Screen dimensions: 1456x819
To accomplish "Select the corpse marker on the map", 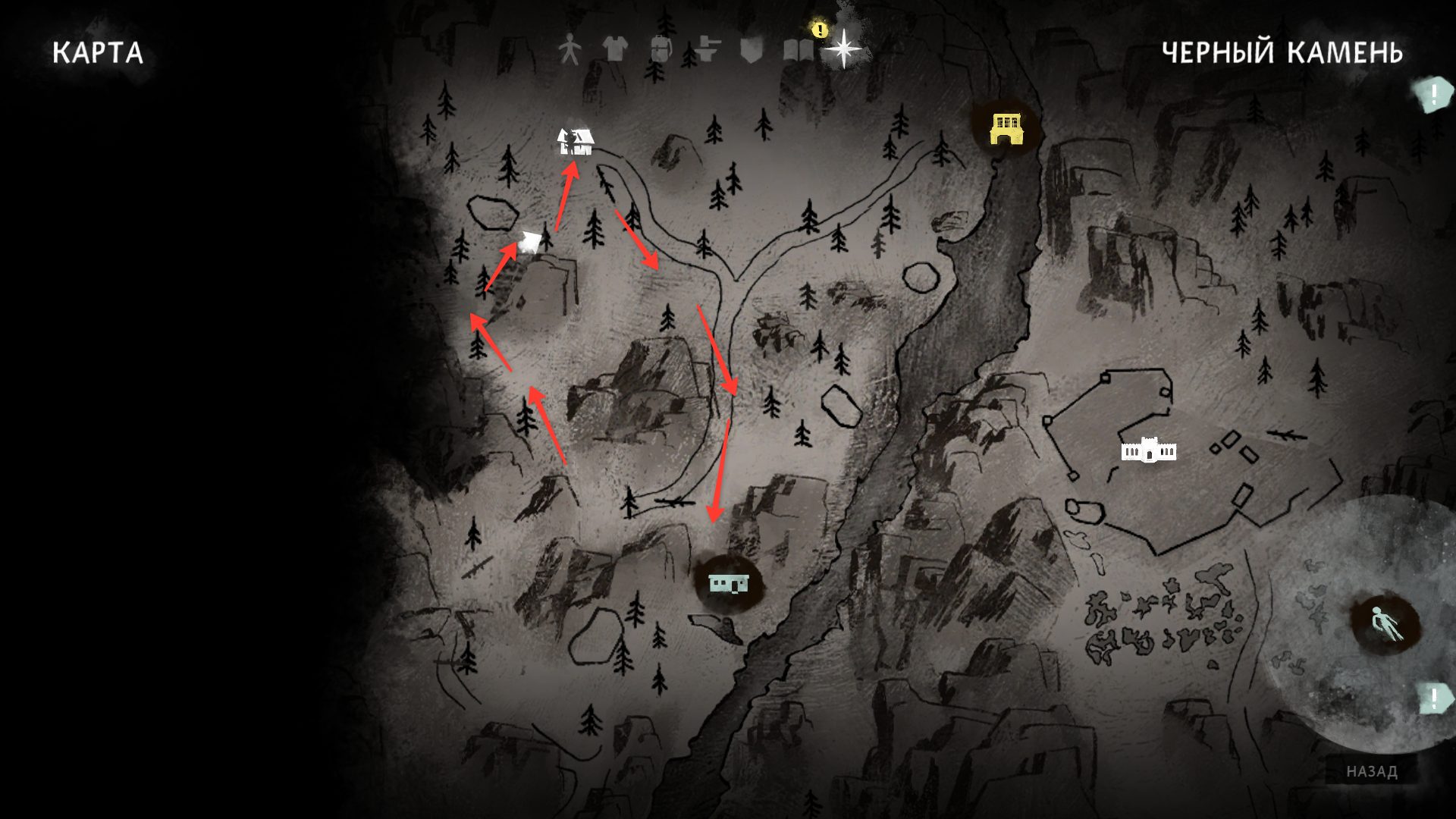I will [1387, 626].
